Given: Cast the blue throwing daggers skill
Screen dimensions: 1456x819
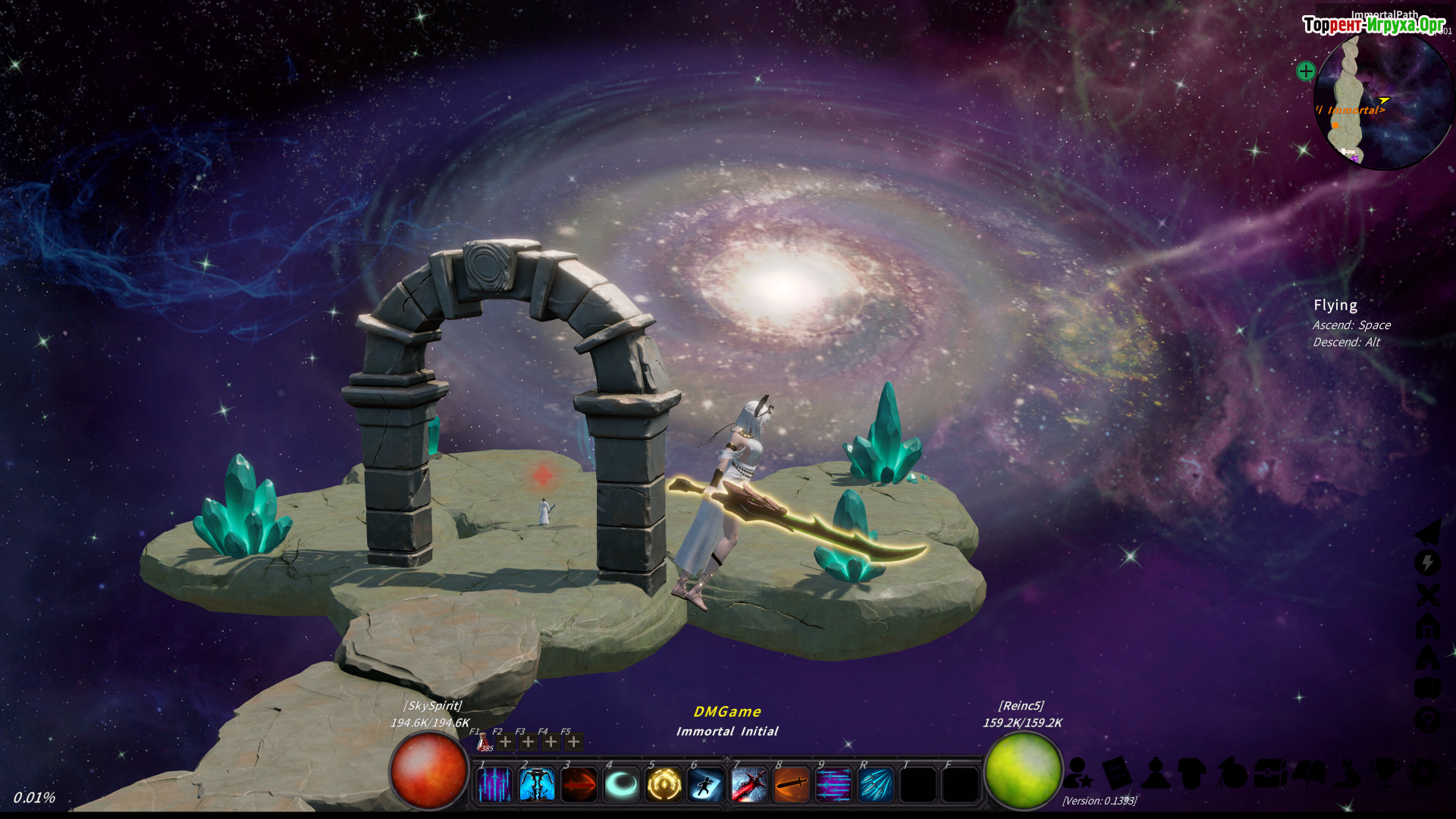Looking at the screenshot, I should coord(876,785).
